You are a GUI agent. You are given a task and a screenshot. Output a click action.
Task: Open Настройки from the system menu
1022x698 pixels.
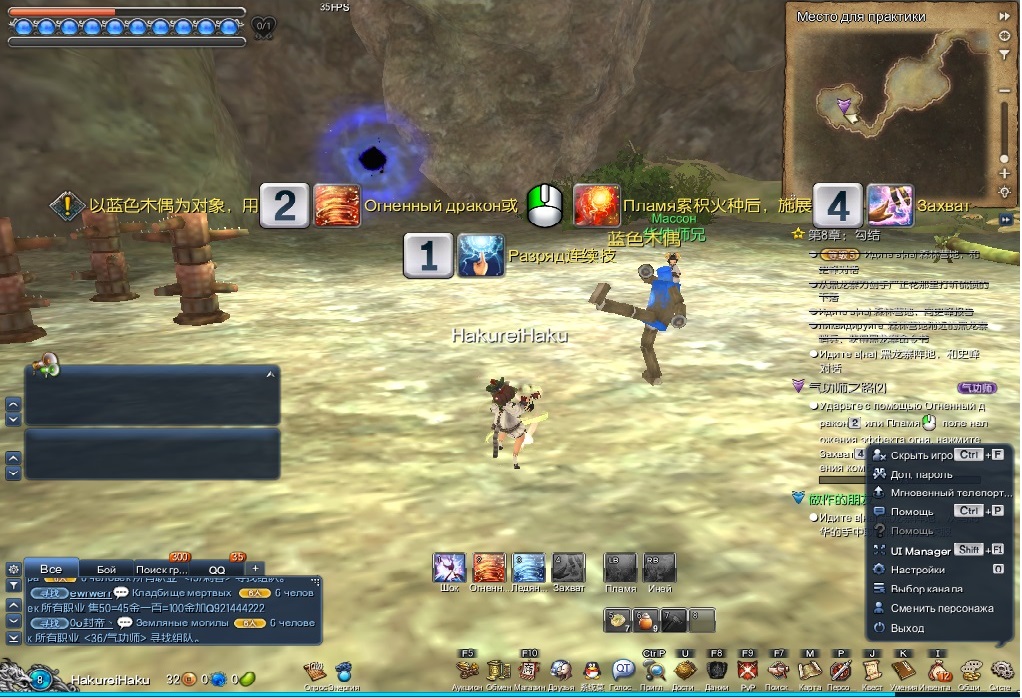click(x=918, y=570)
